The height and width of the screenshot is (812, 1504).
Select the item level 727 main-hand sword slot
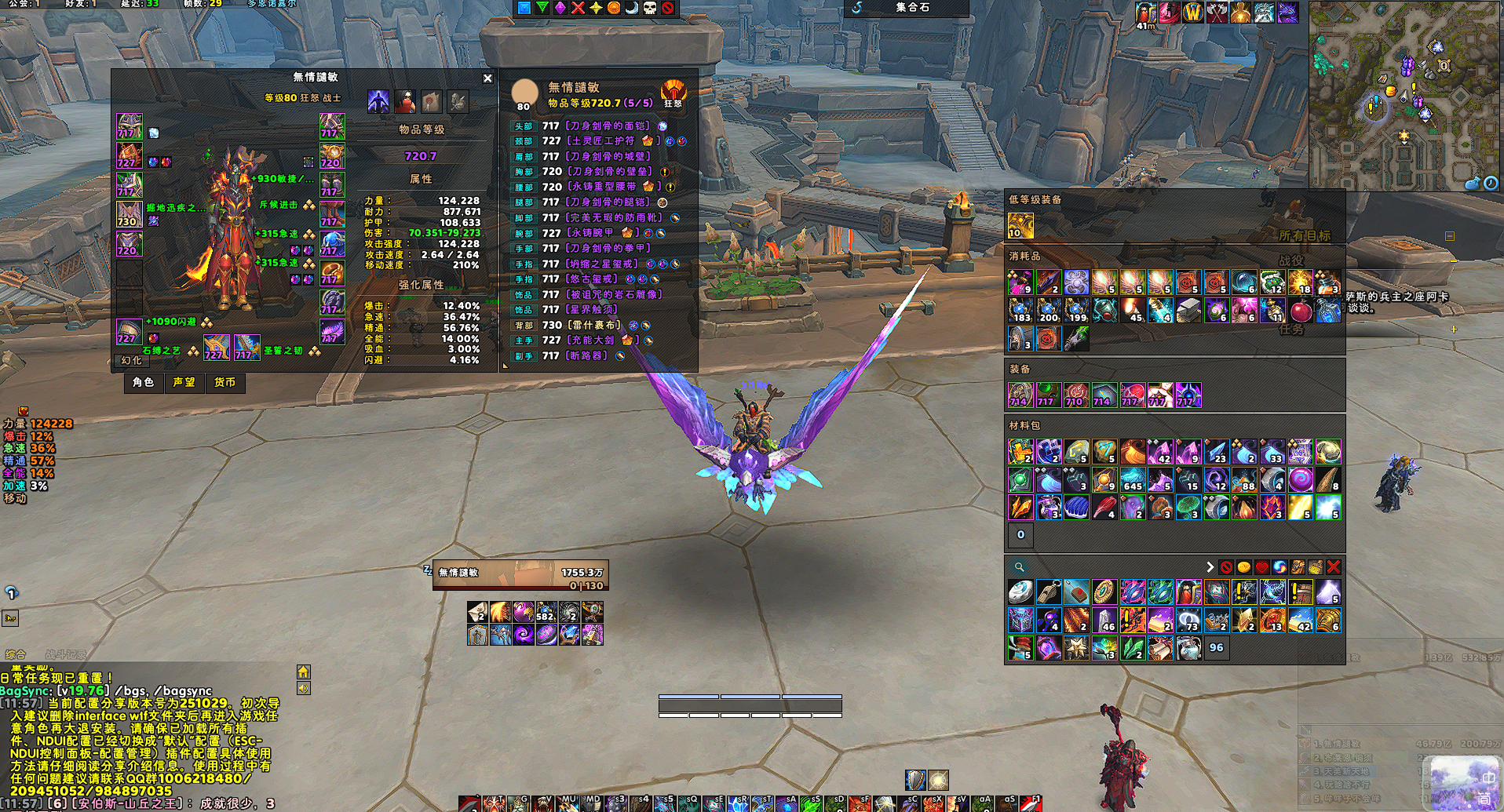[x=217, y=347]
